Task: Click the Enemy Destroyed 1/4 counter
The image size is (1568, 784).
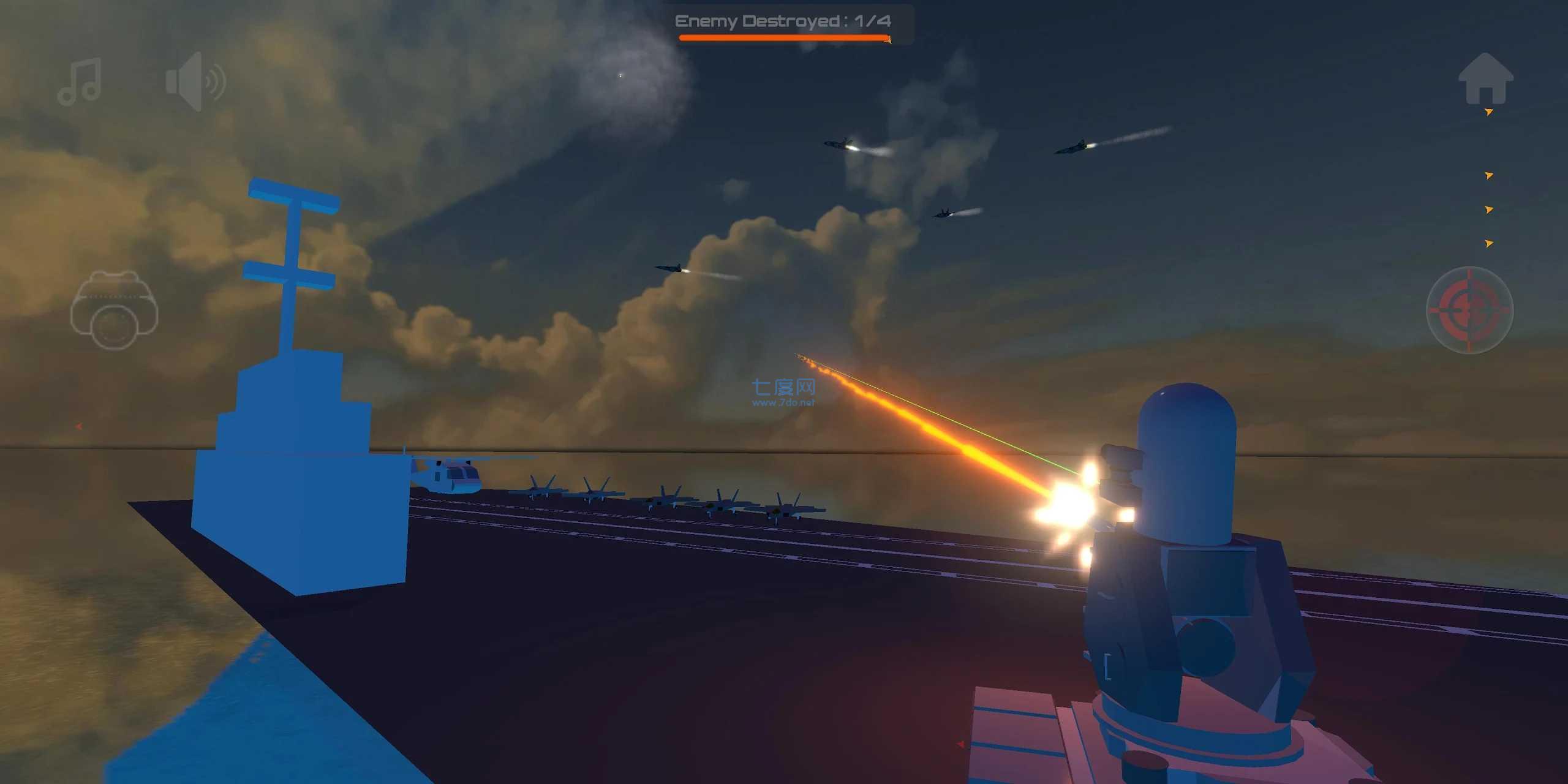Action: (783, 21)
